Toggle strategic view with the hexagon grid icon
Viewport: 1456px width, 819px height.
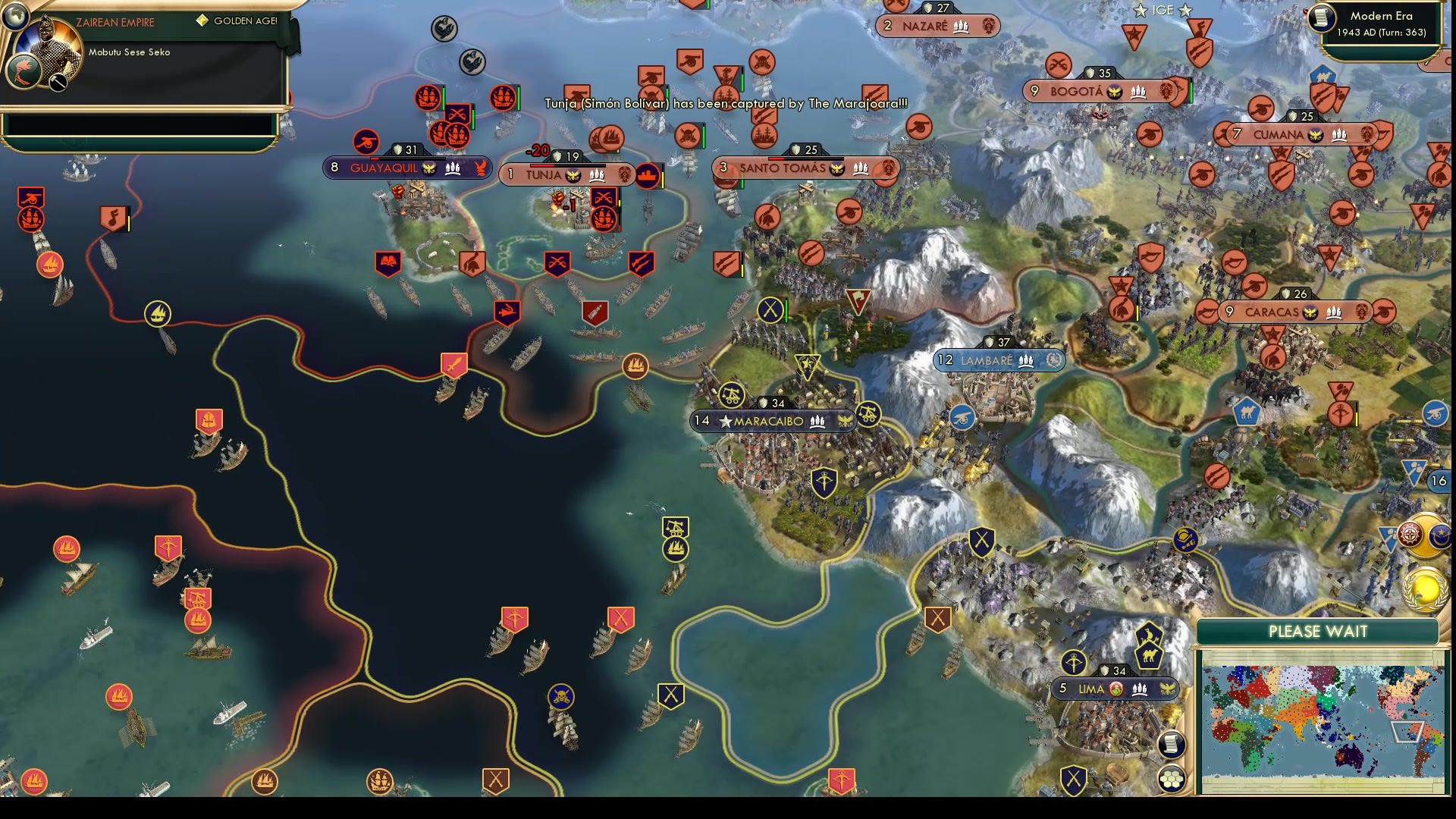tap(1172, 780)
